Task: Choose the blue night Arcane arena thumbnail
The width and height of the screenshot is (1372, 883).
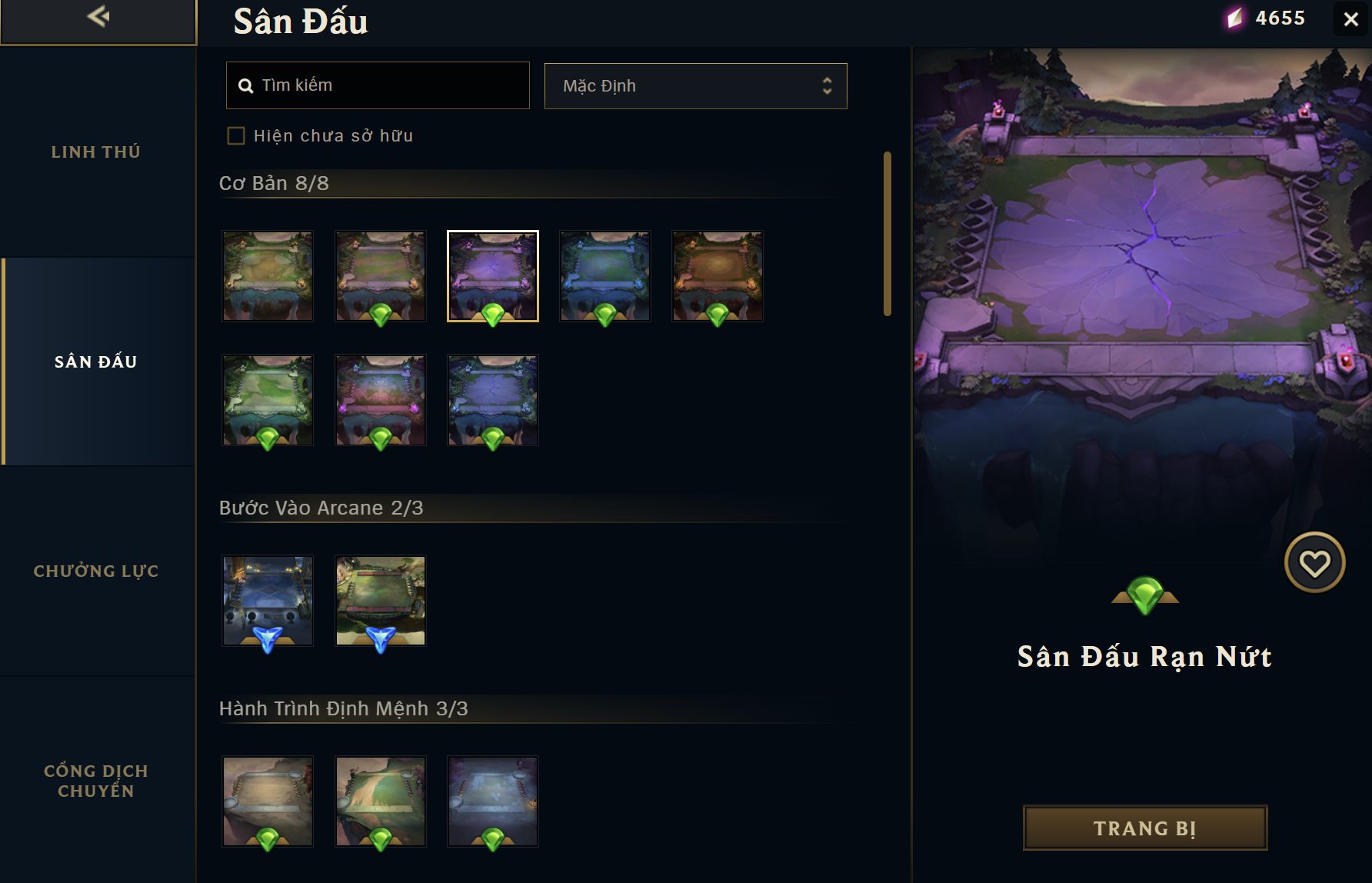Action: pyautogui.click(x=268, y=600)
